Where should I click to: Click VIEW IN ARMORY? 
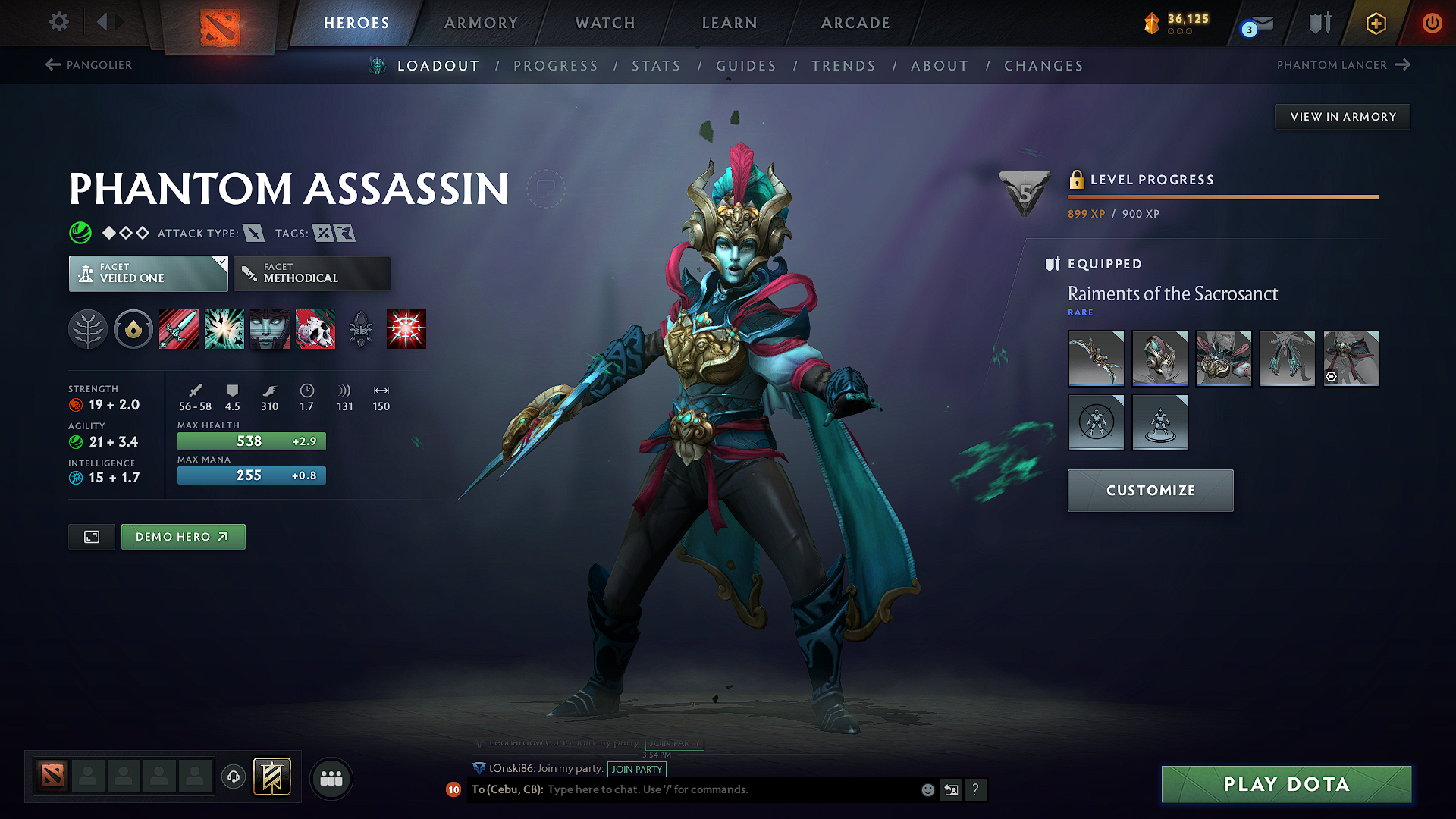(x=1341, y=116)
